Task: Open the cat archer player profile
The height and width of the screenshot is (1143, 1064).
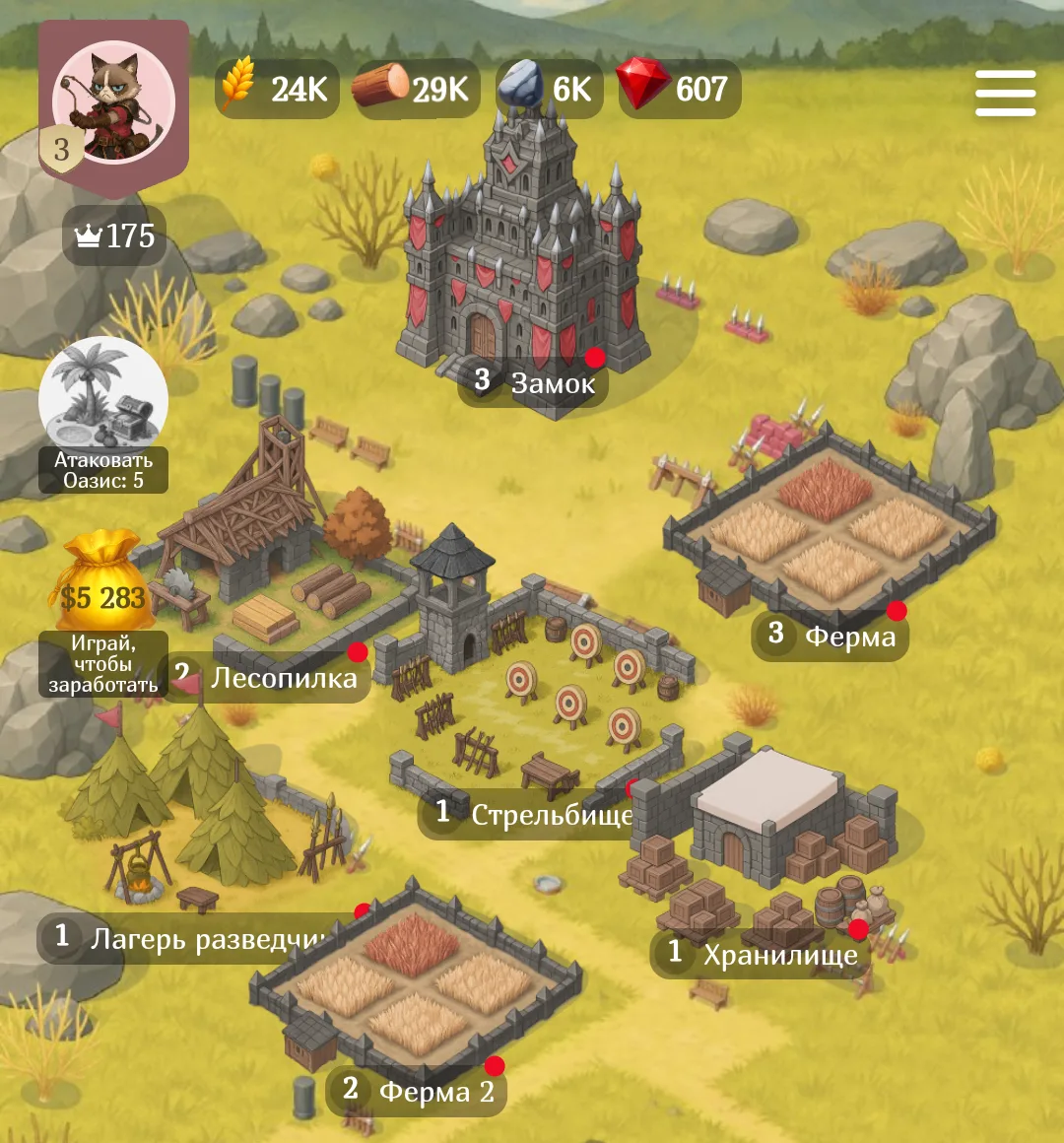Action: [x=113, y=103]
